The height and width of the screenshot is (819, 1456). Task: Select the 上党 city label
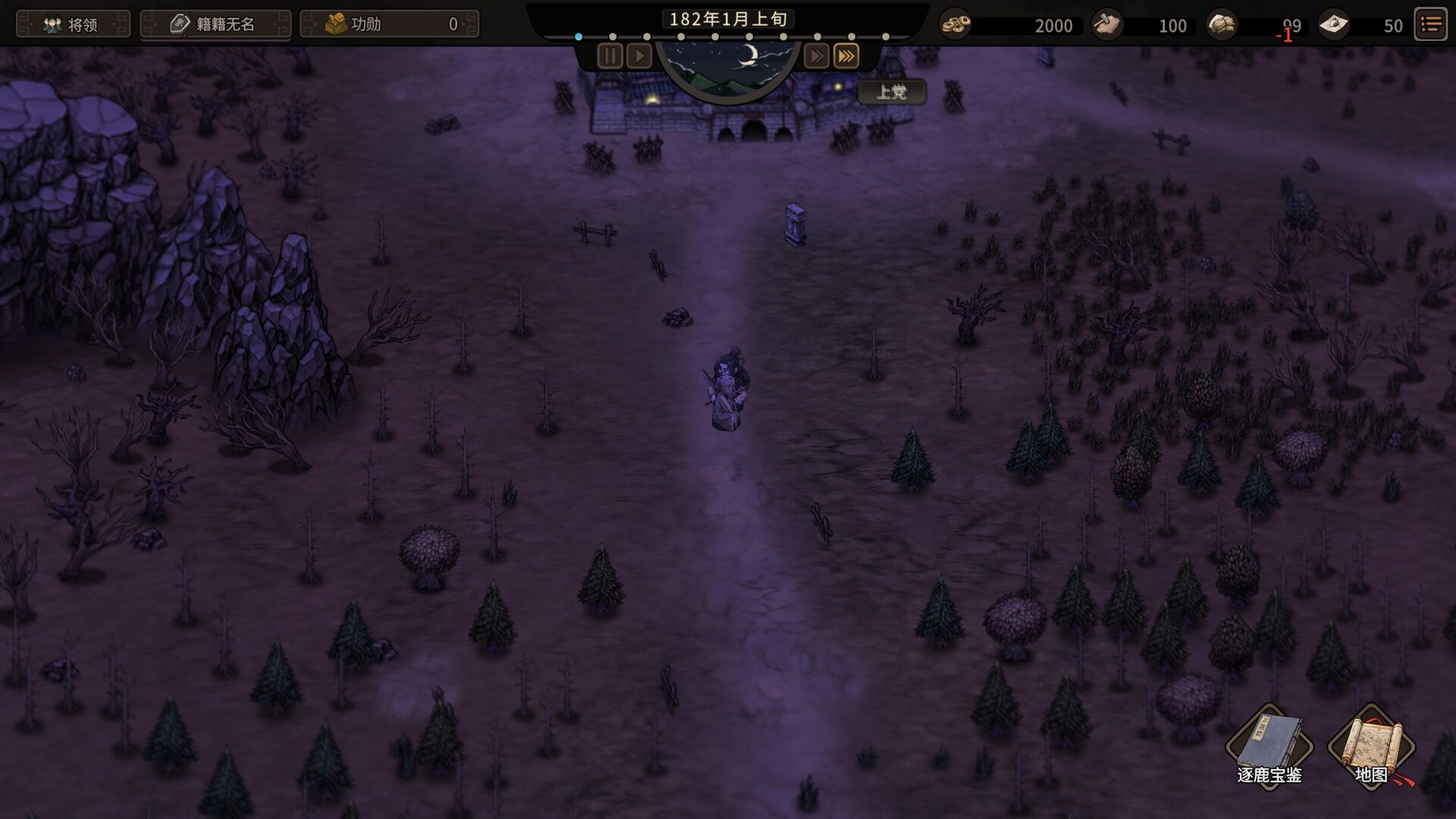tap(891, 93)
